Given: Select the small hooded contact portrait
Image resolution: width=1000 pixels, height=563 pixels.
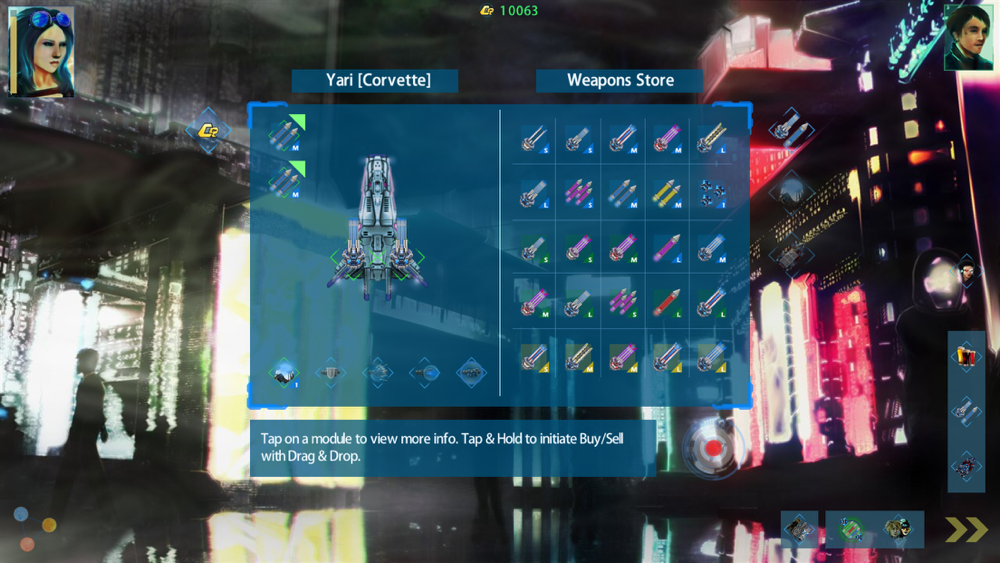Looking at the screenshot, I should coord(966,269).
